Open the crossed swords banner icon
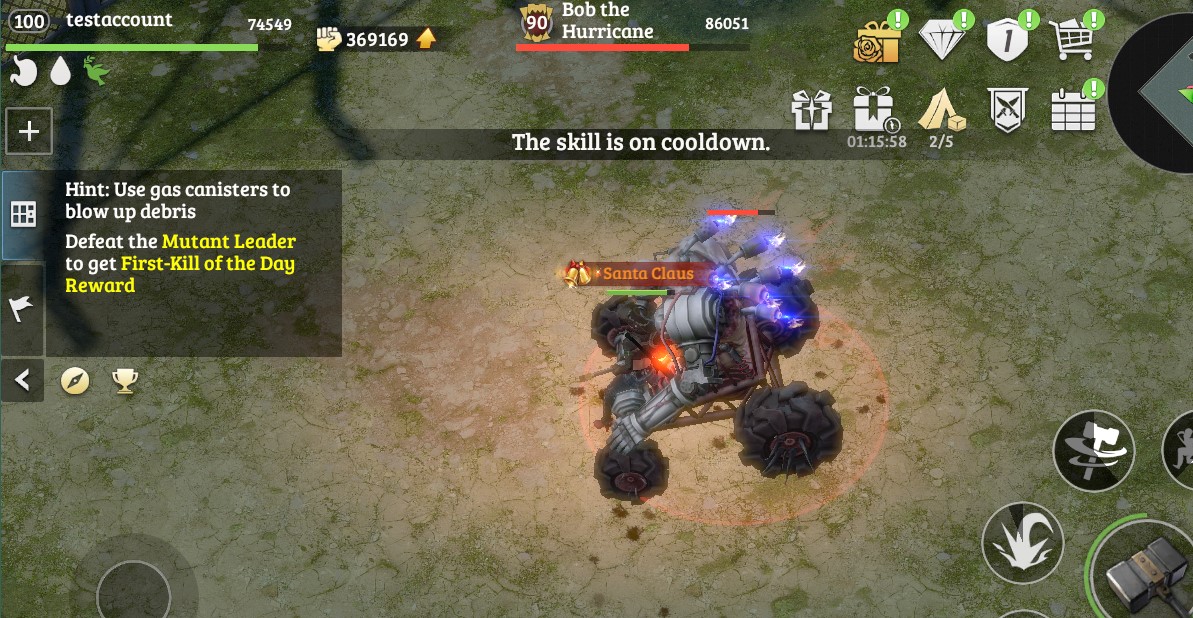The width and height of the screenshot is (1193, 618). pyautogui.click(x=1007, y=109)
